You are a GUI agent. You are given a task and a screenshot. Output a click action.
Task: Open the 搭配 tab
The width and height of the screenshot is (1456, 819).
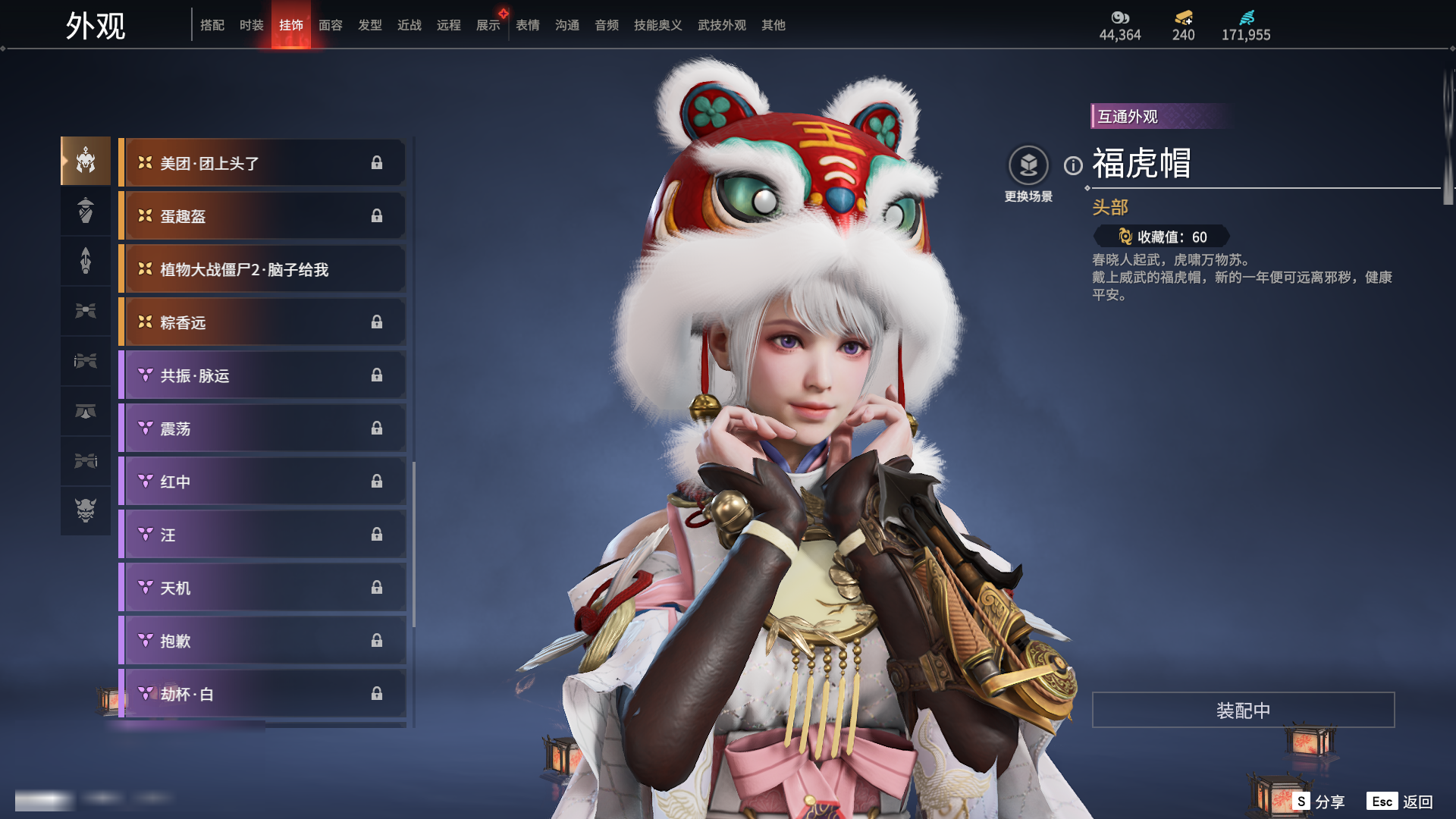[212, 25]
